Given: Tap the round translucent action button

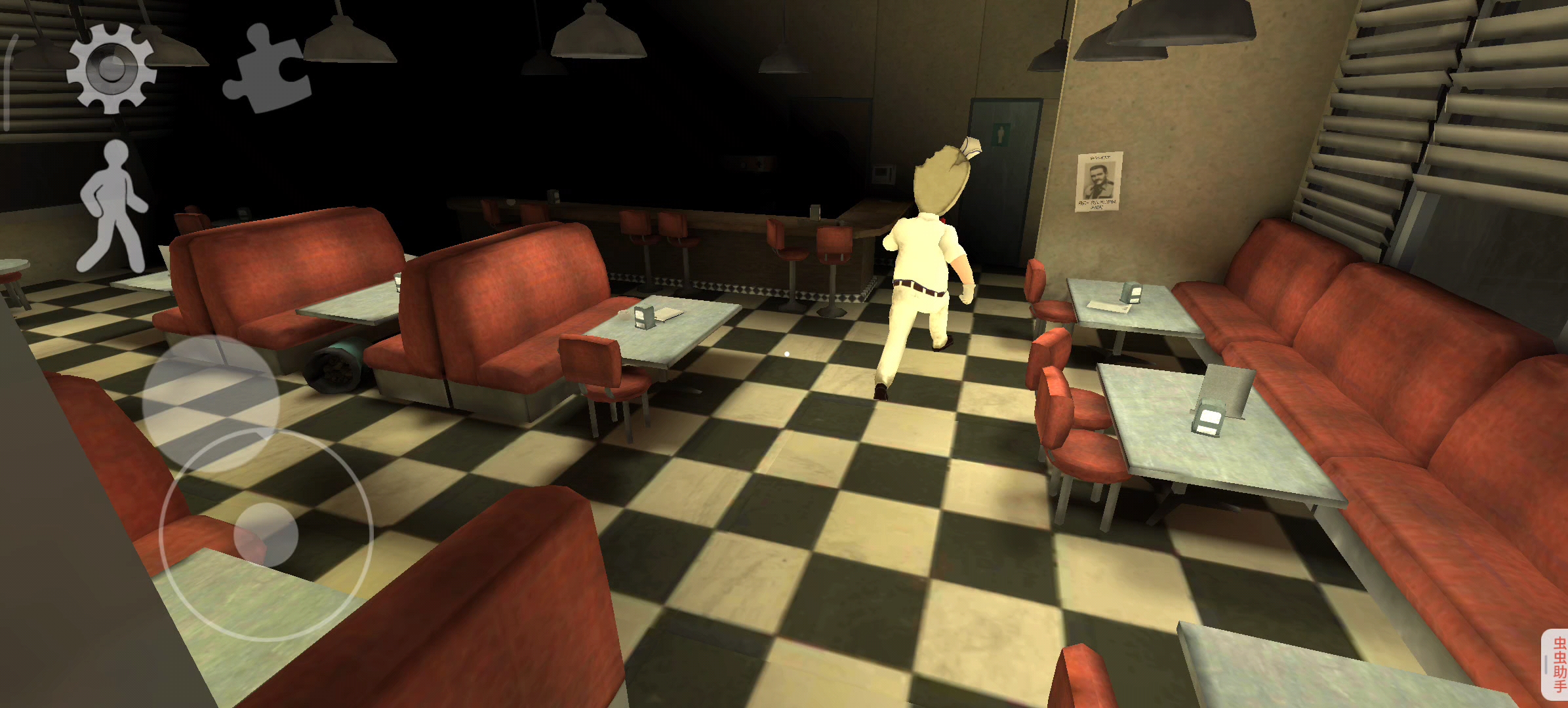Looking at the screenshot, I should pos(211,403).
